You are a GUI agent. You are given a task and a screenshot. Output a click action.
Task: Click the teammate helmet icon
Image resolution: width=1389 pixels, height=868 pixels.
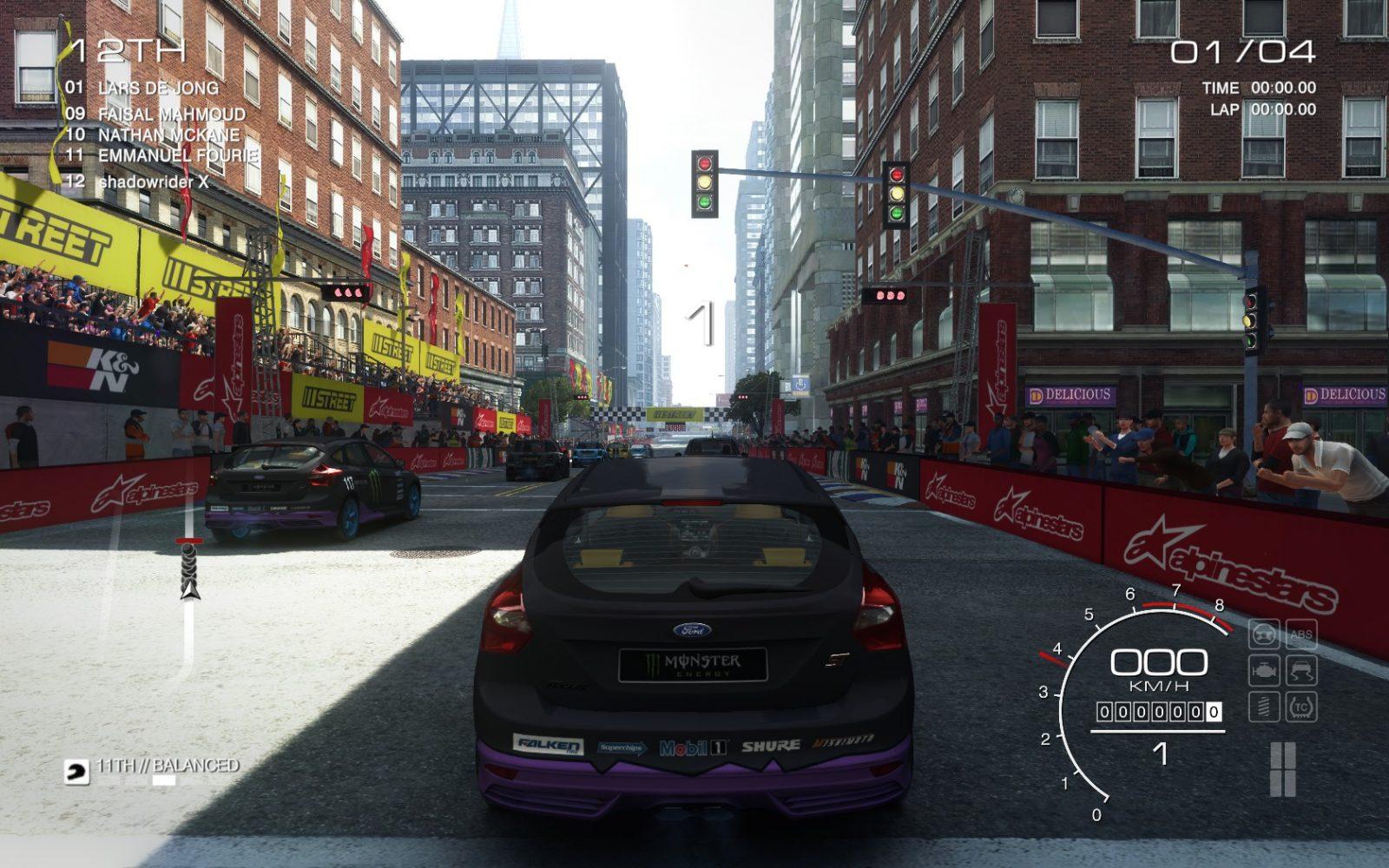[x=76, y=772]
